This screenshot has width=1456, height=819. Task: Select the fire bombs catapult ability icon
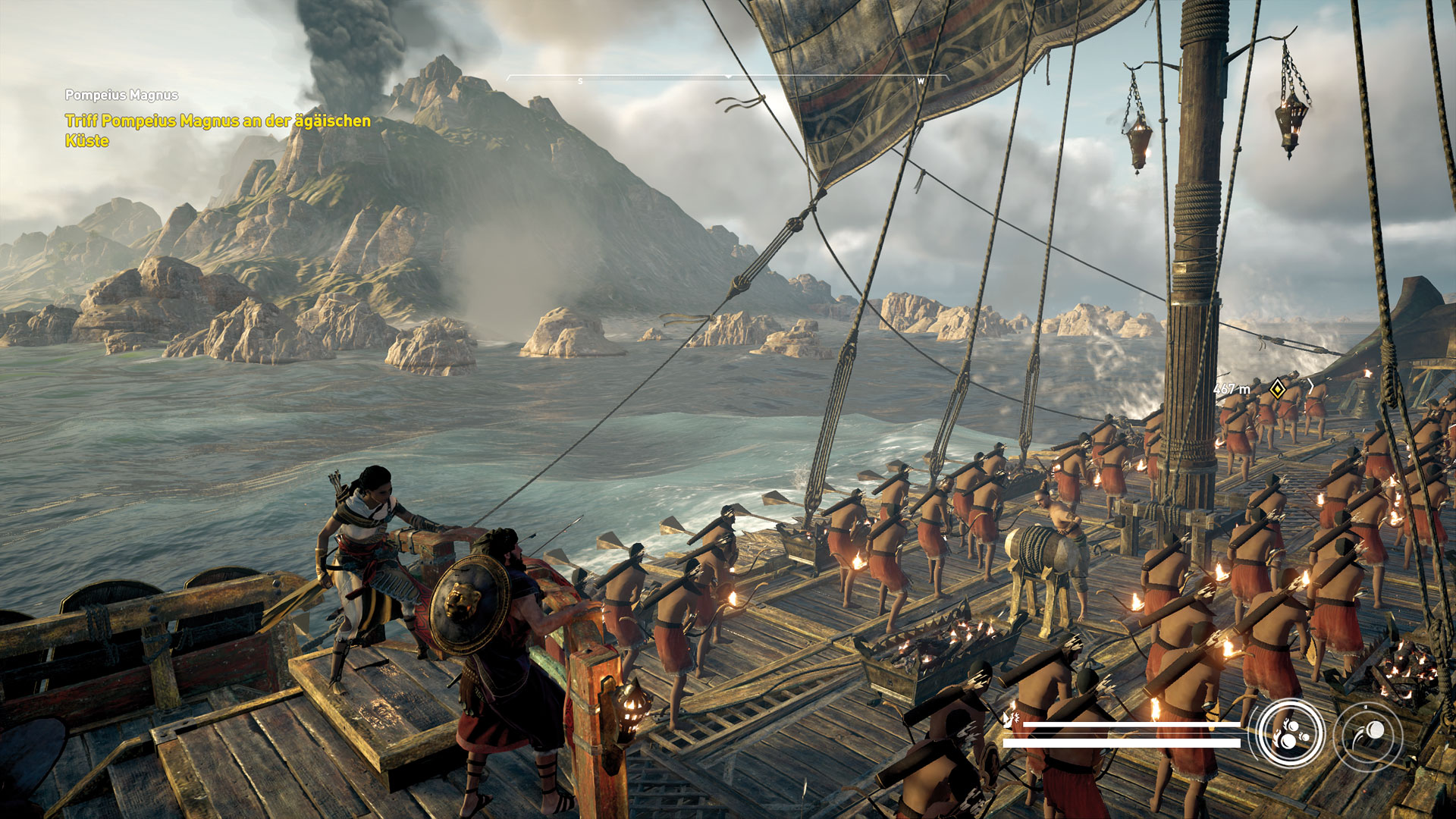tap(1290, 733)
